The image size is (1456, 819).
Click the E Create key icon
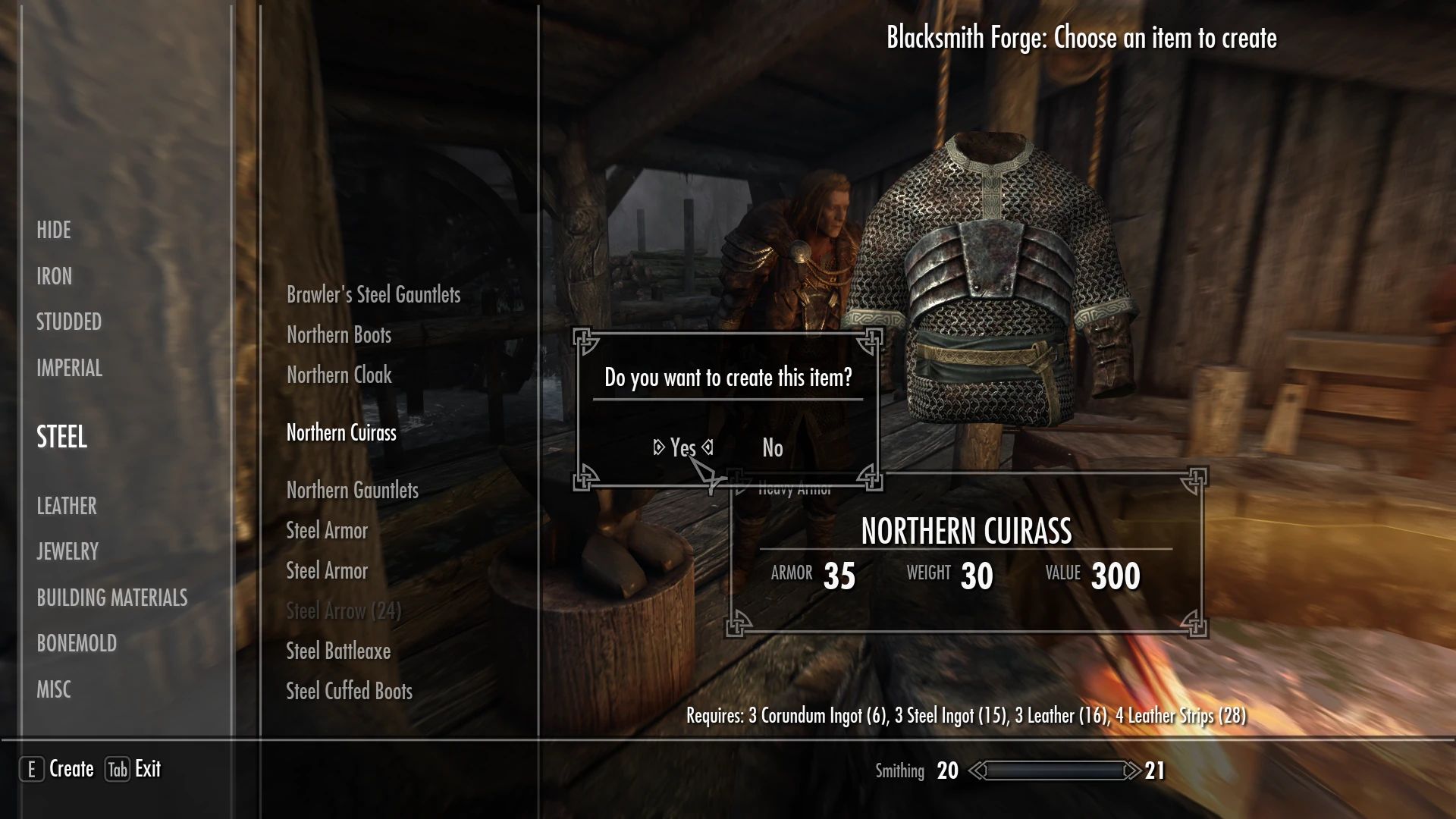click(x=31, y=768)
